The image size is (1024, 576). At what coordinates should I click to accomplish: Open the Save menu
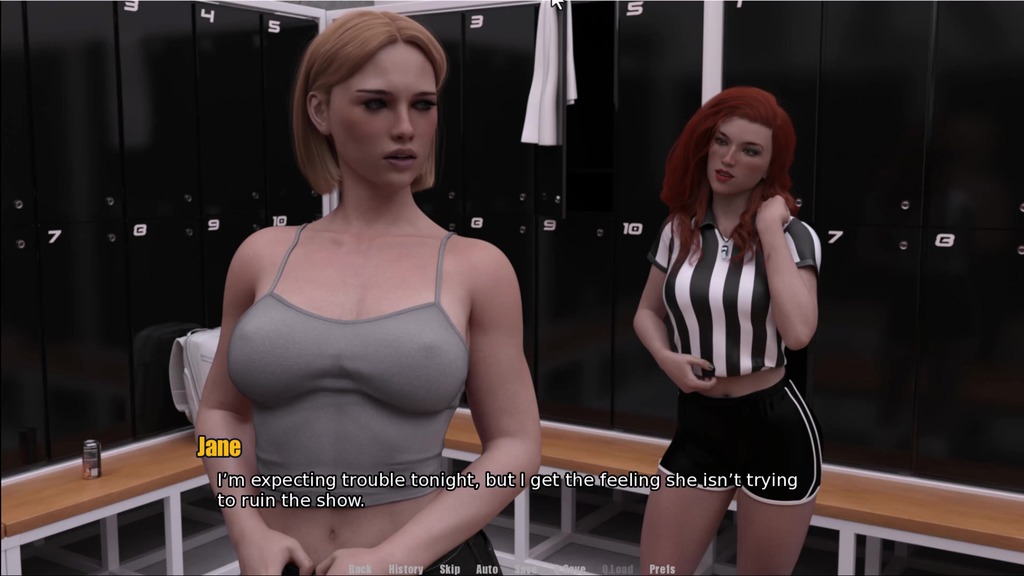[x=525, y=569]
